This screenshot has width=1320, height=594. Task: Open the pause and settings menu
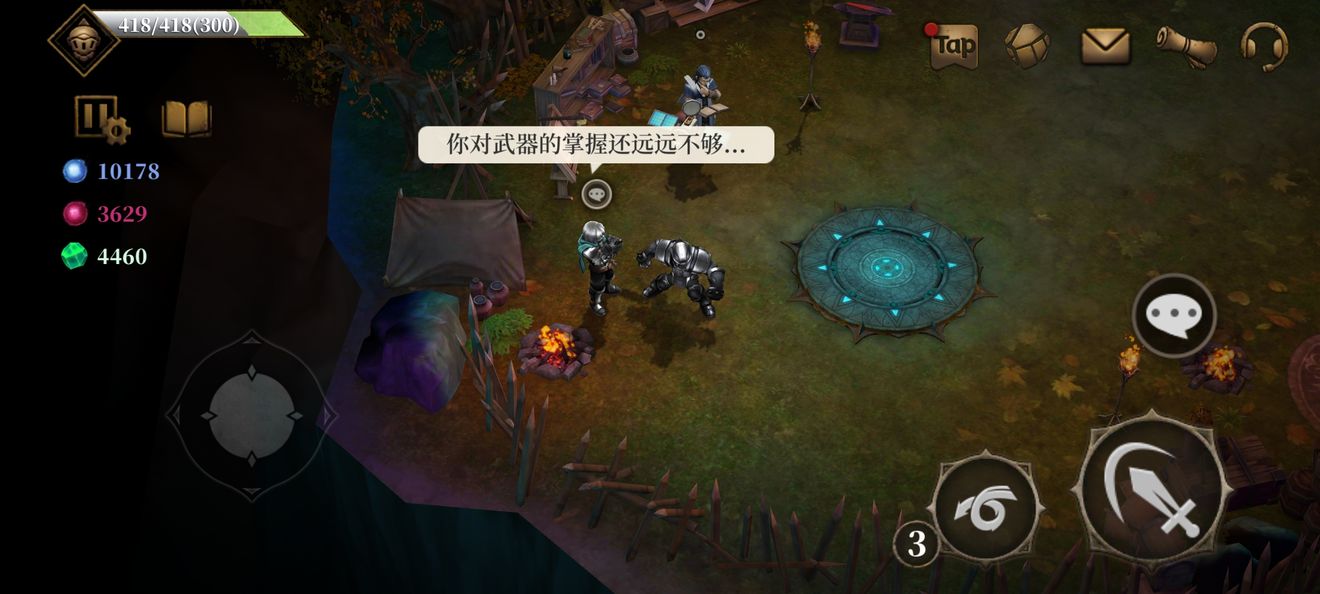pos(101,119)
